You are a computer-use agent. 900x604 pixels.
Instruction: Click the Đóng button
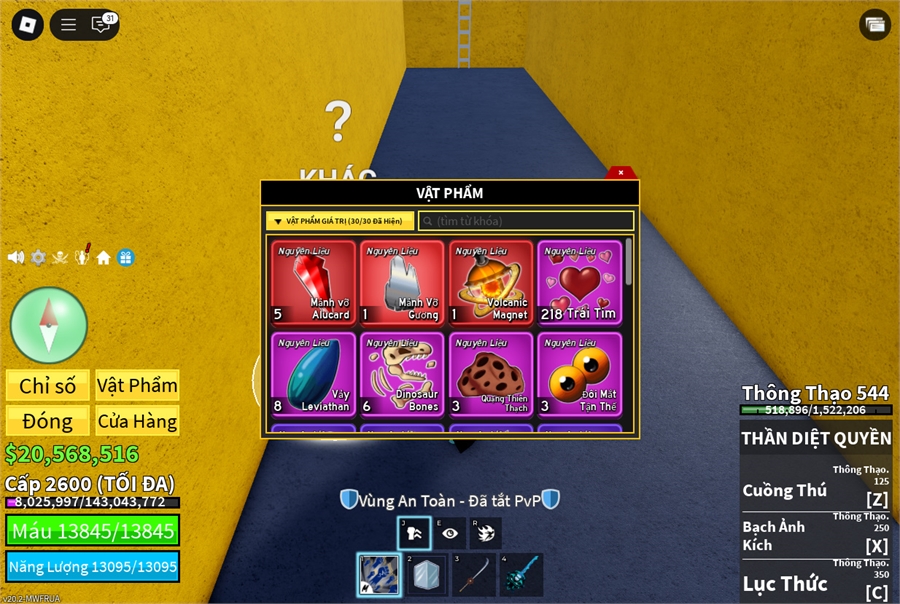(48, 421)
